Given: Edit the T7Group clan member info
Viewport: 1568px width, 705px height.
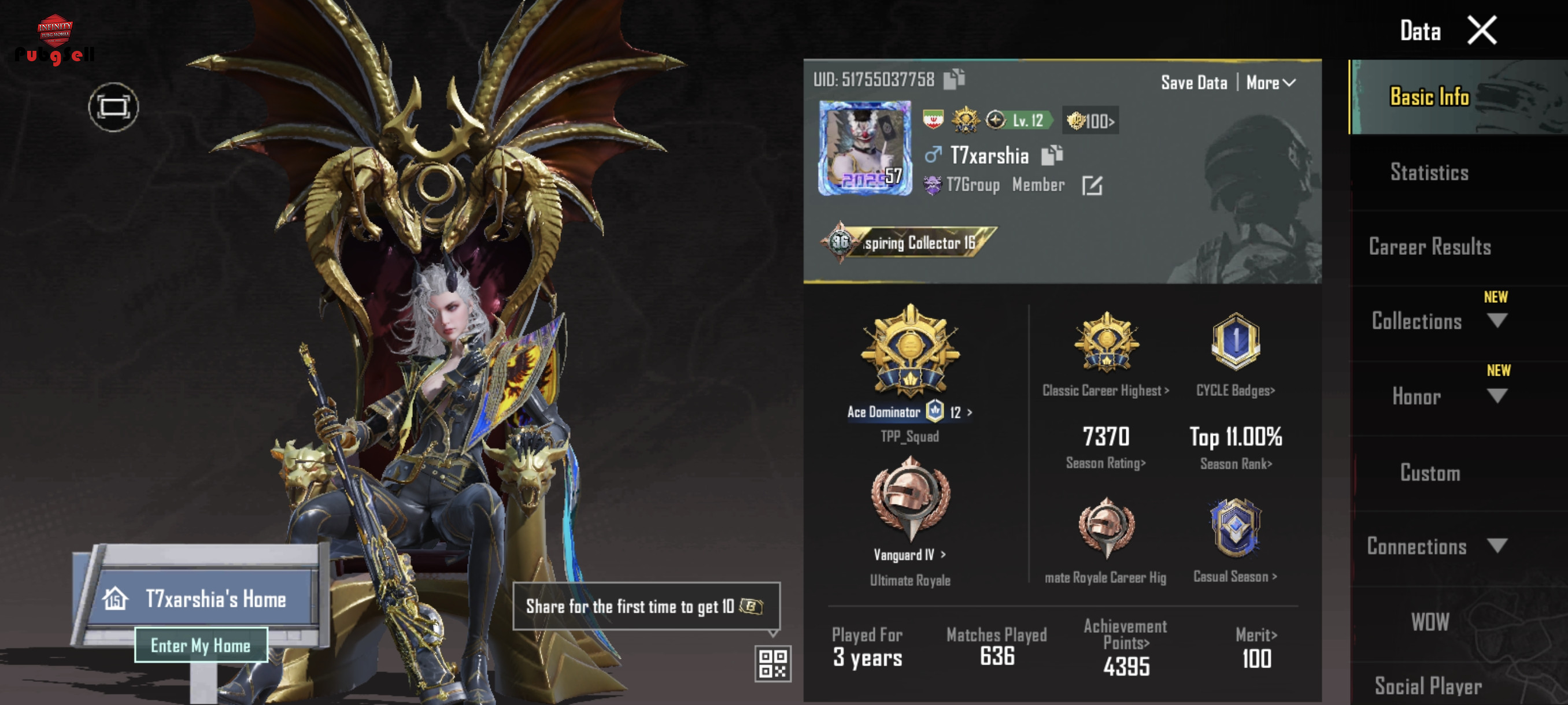Looking at the screenshot, I should click(x=1092, y=185).
